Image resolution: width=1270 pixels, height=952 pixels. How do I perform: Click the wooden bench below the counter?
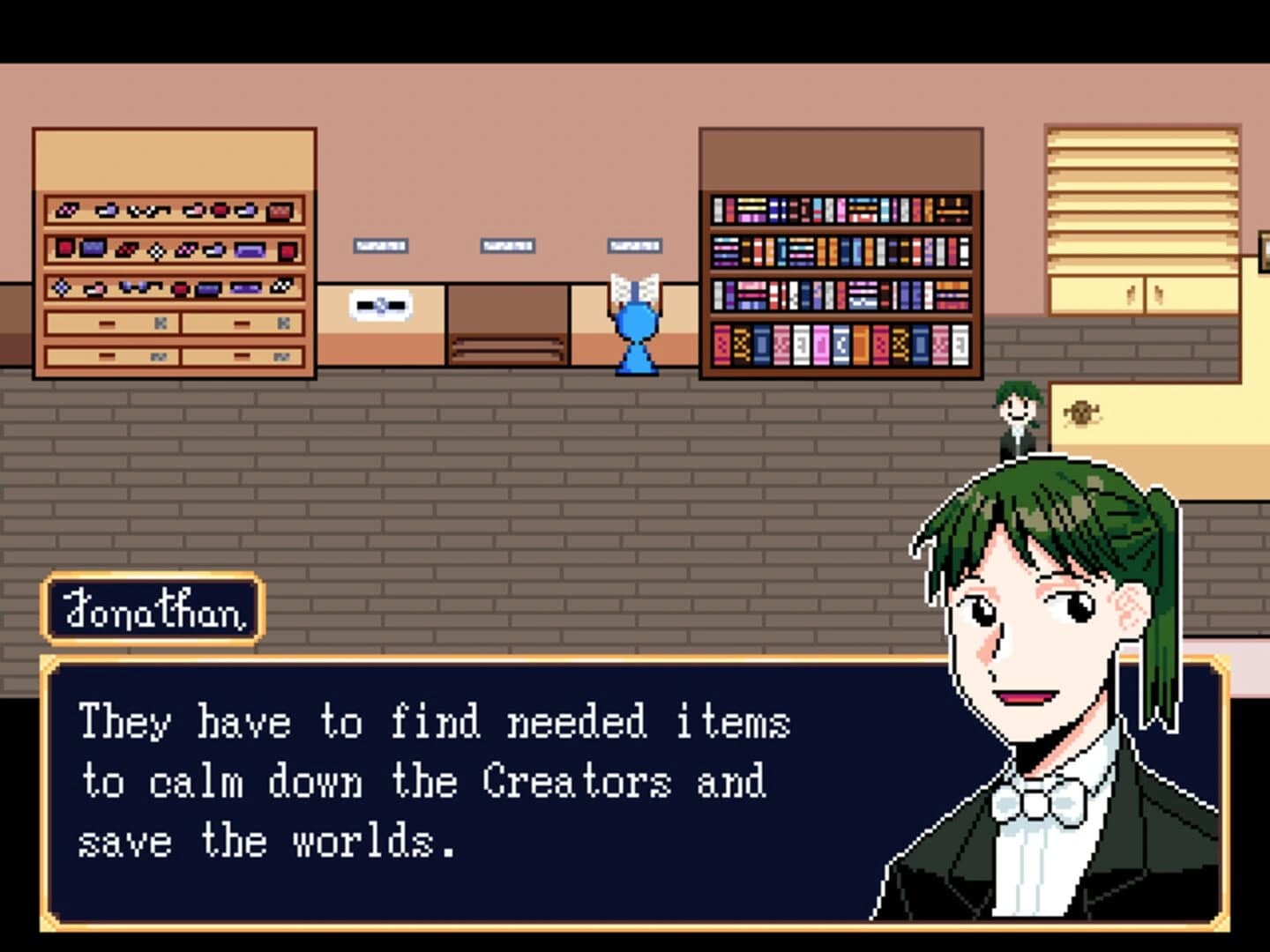pos(510,348)
